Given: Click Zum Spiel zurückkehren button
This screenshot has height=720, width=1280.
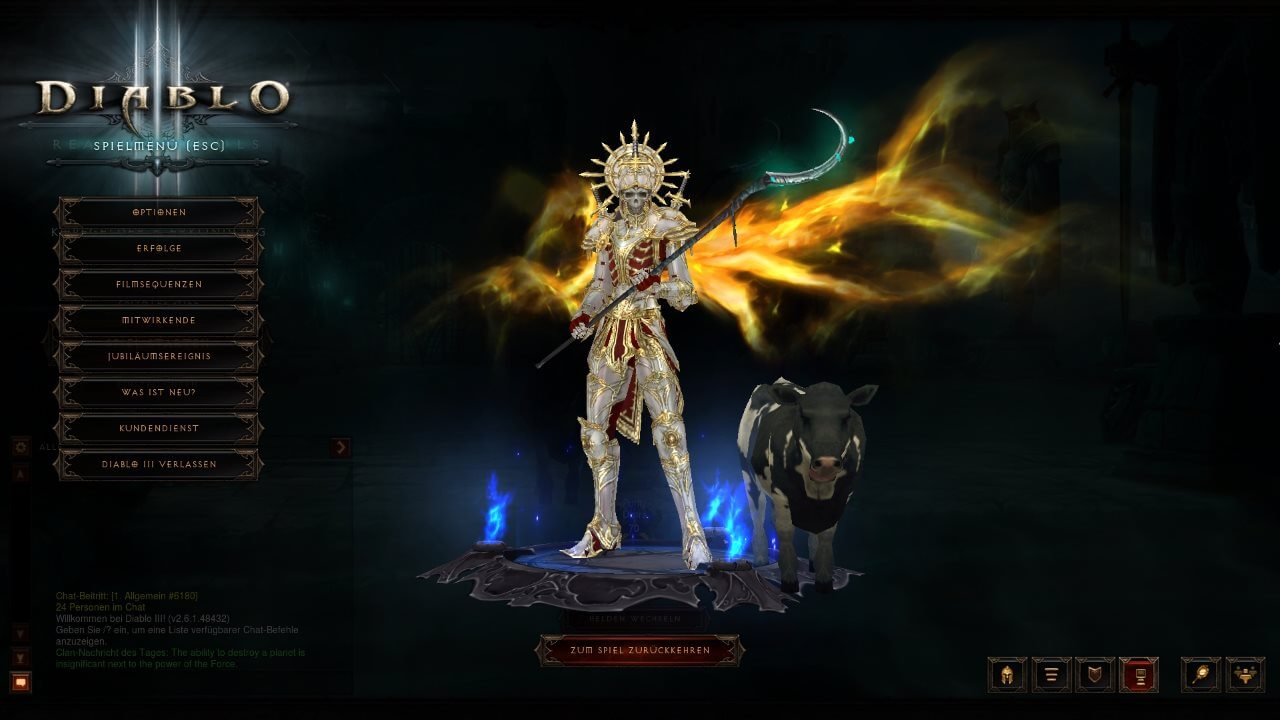Looking at the screenshot, I should tap(640, 650).
